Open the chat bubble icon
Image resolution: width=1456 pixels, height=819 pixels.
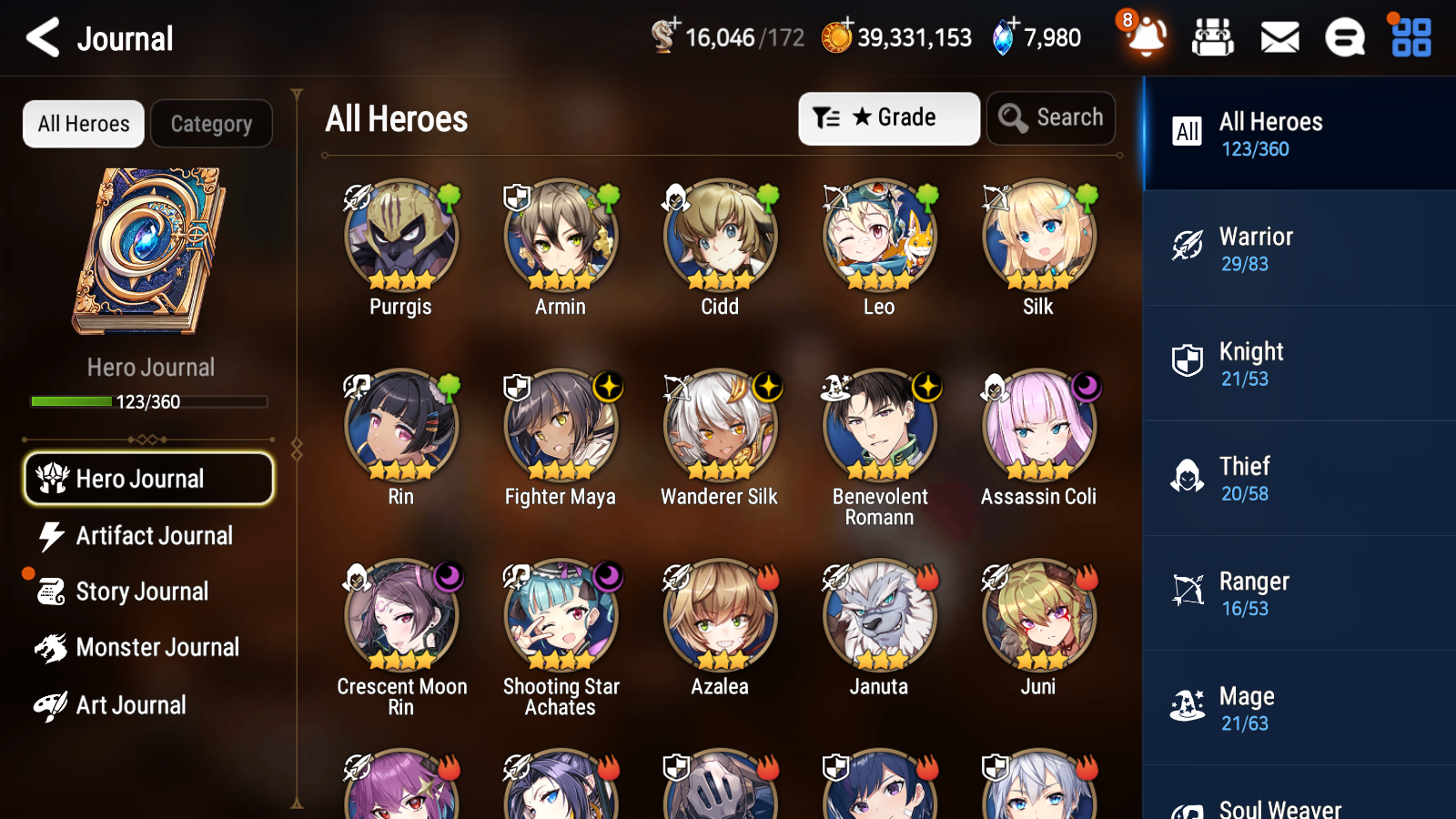pos(1343,37)
